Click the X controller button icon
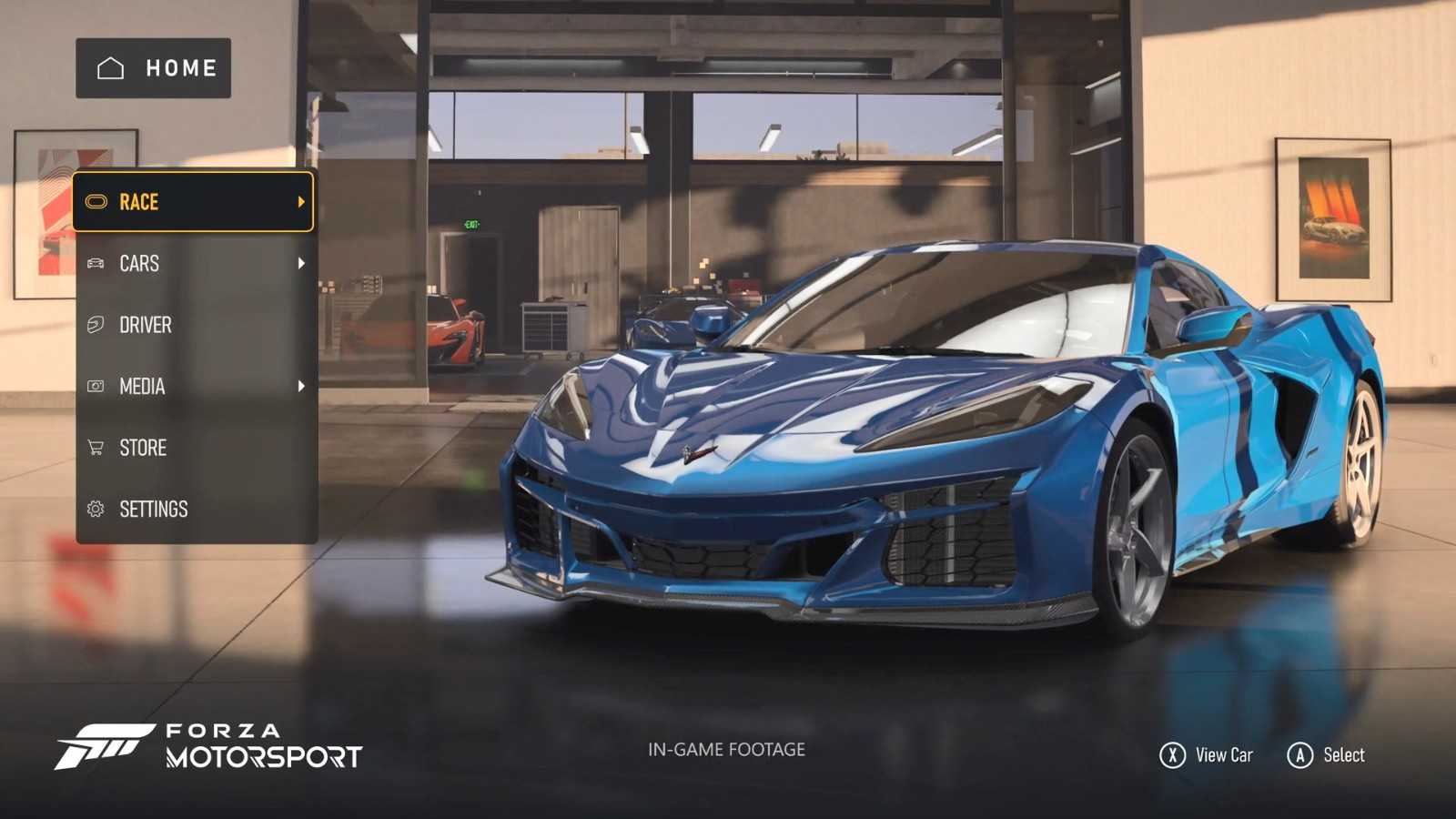Screen dimensions: 1456x819 1174,754
